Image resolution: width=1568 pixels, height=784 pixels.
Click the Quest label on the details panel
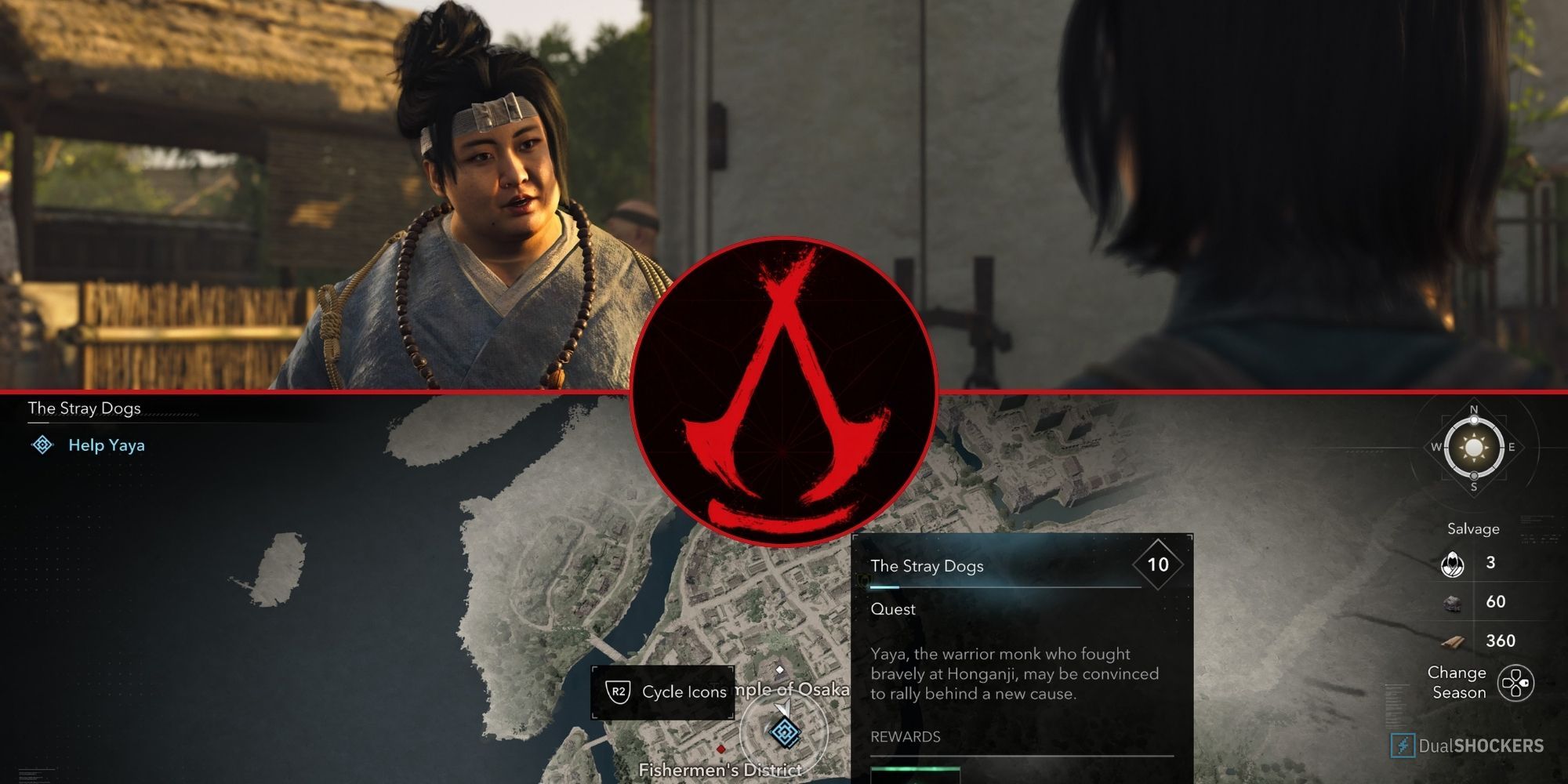coord(894,609)
